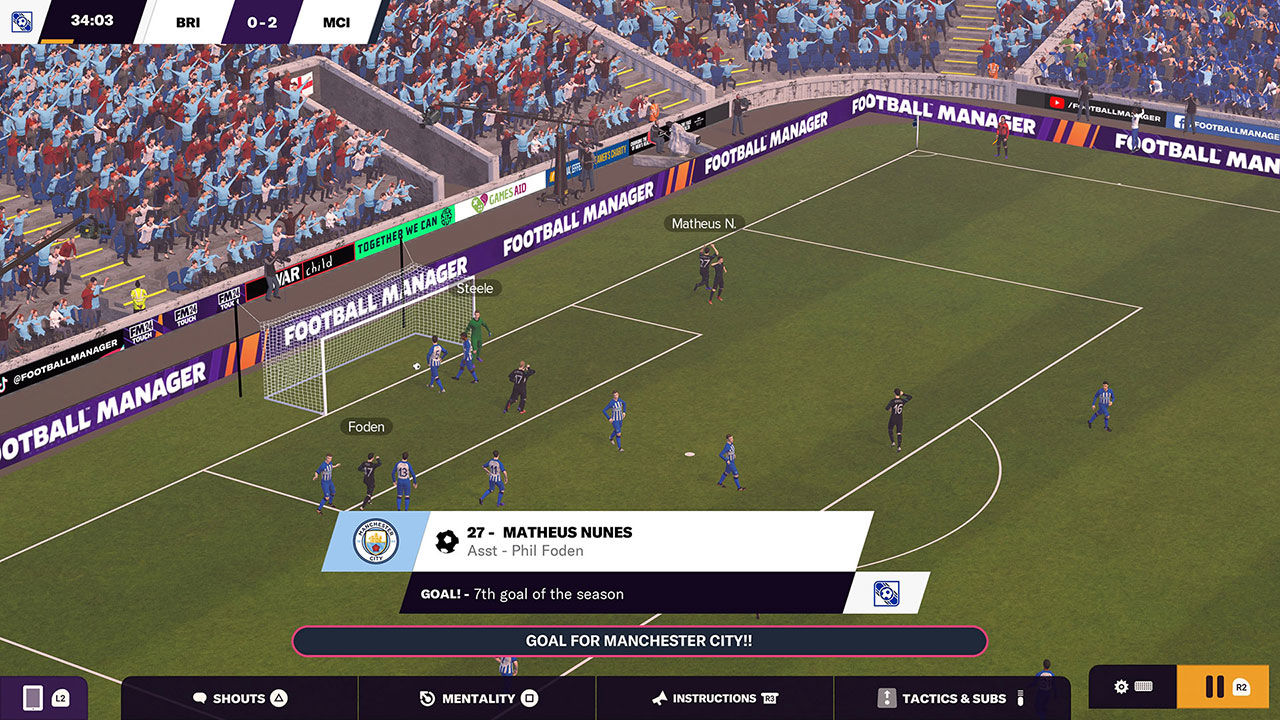1280x720 pixels.
Task: Open team Instructions
Action: point(714,698)
